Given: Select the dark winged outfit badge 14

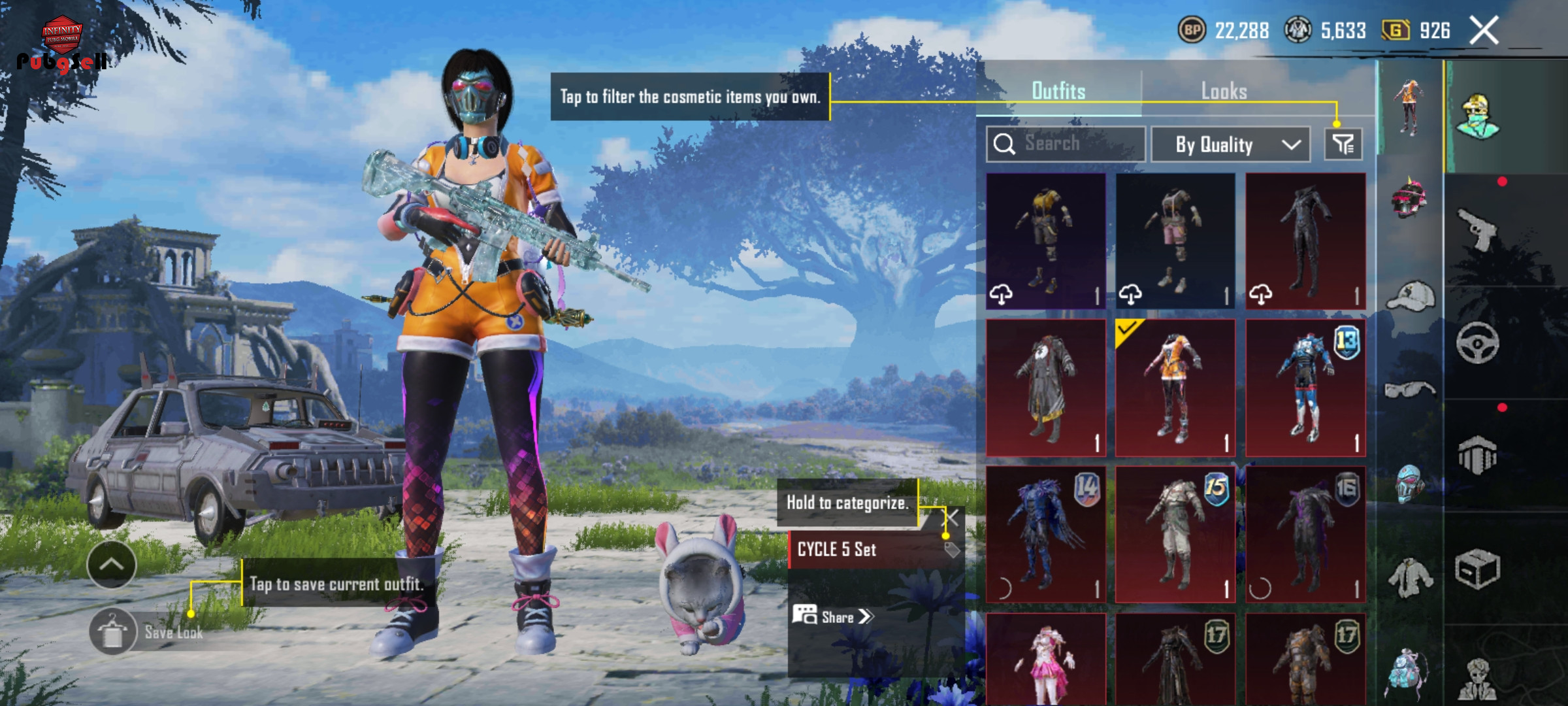Looking at the screenshot, I should 1045,534.
